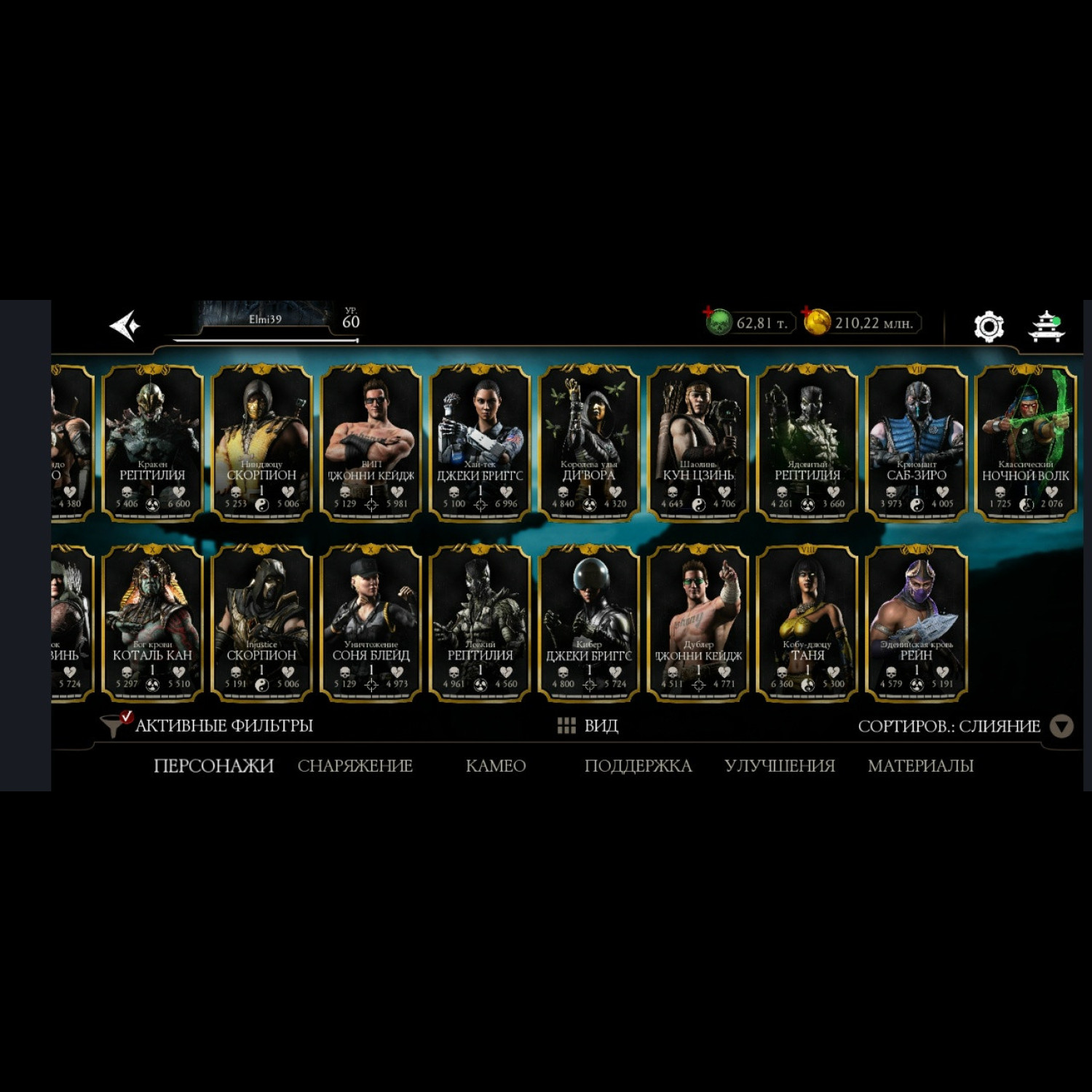Open the active filters panel
Screen dimensions: 1092x1092
(x=207, y=725)
